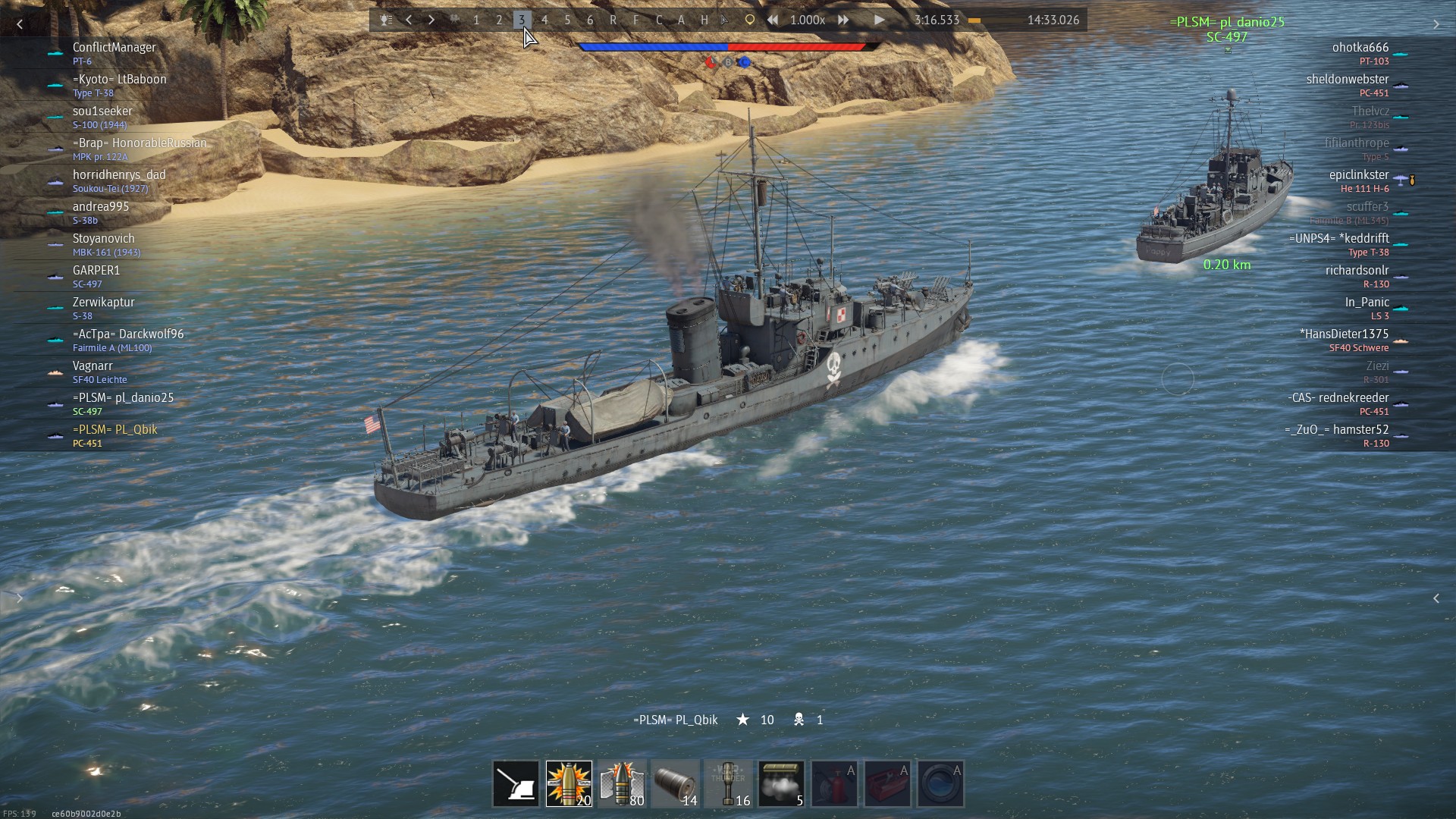Choose the R camera mode

click(x=613, y=20)
